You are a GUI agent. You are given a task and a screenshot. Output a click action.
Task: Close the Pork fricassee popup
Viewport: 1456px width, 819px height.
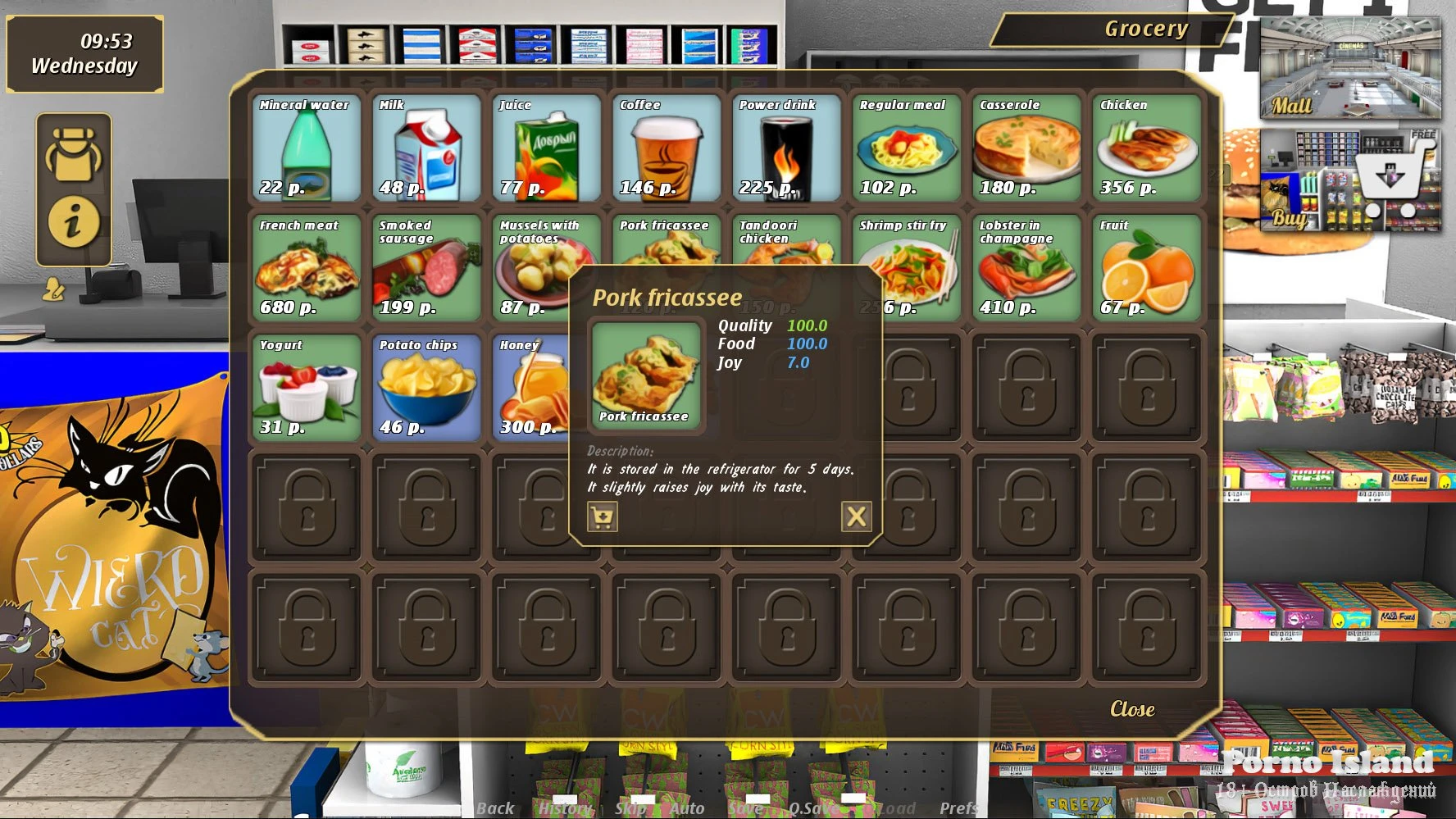pyautogui.click(x=856, y=516)
